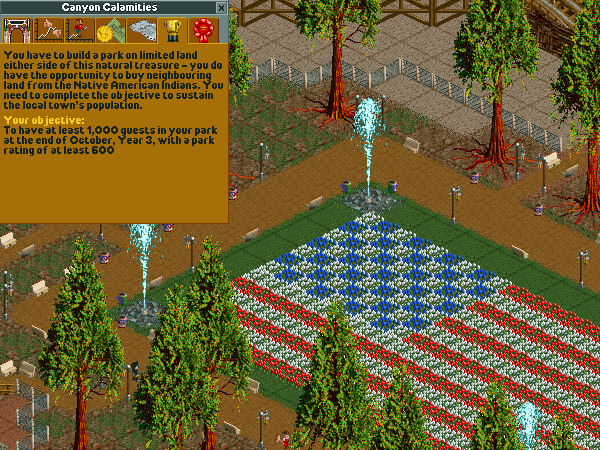600x450 pixels.
Task: Open the red rosette awards tab
Action: point(202,30)
